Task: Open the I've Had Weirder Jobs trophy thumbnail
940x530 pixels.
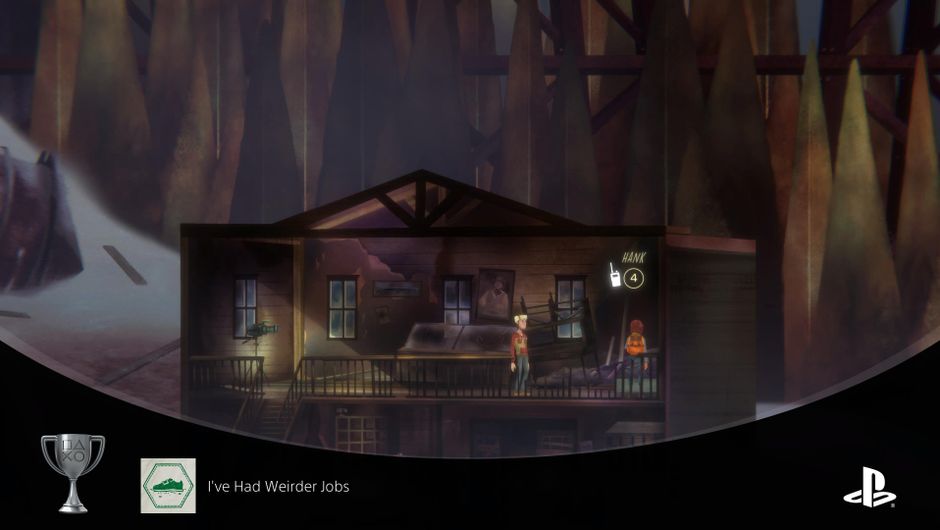Action: click(x=168, y=485)
